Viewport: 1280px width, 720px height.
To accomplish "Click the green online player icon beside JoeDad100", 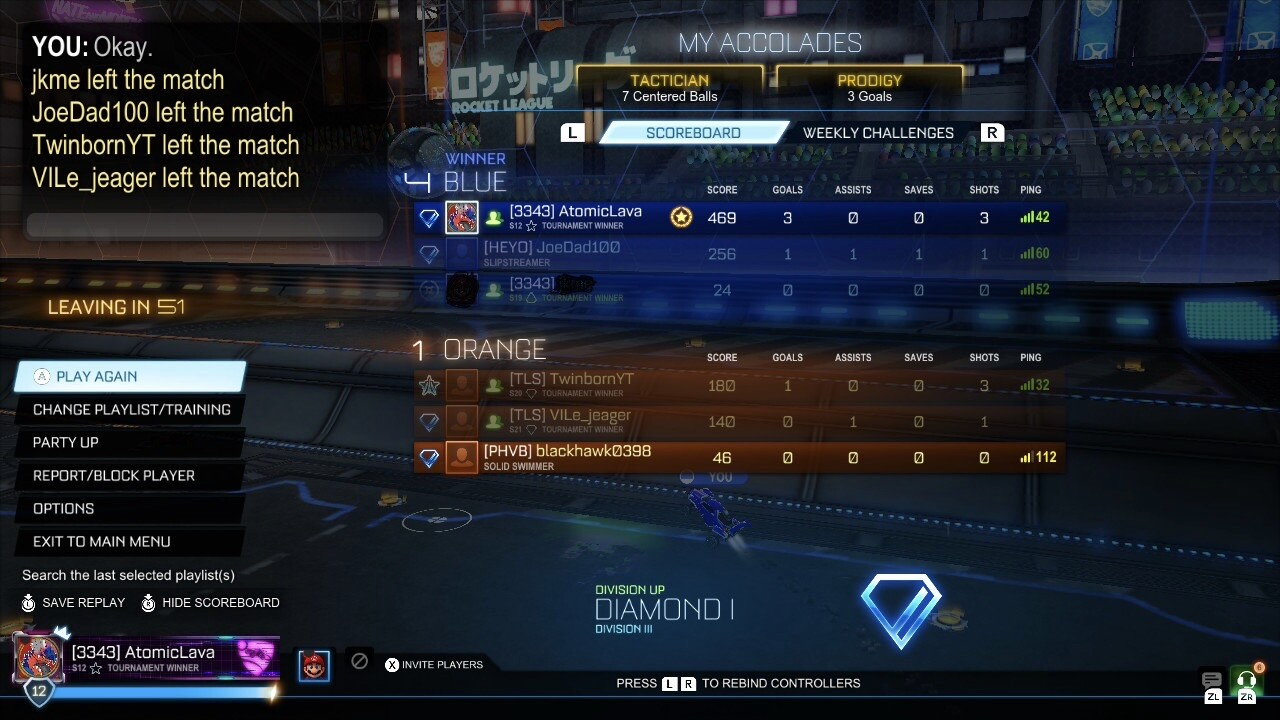I will click(494, 253).
